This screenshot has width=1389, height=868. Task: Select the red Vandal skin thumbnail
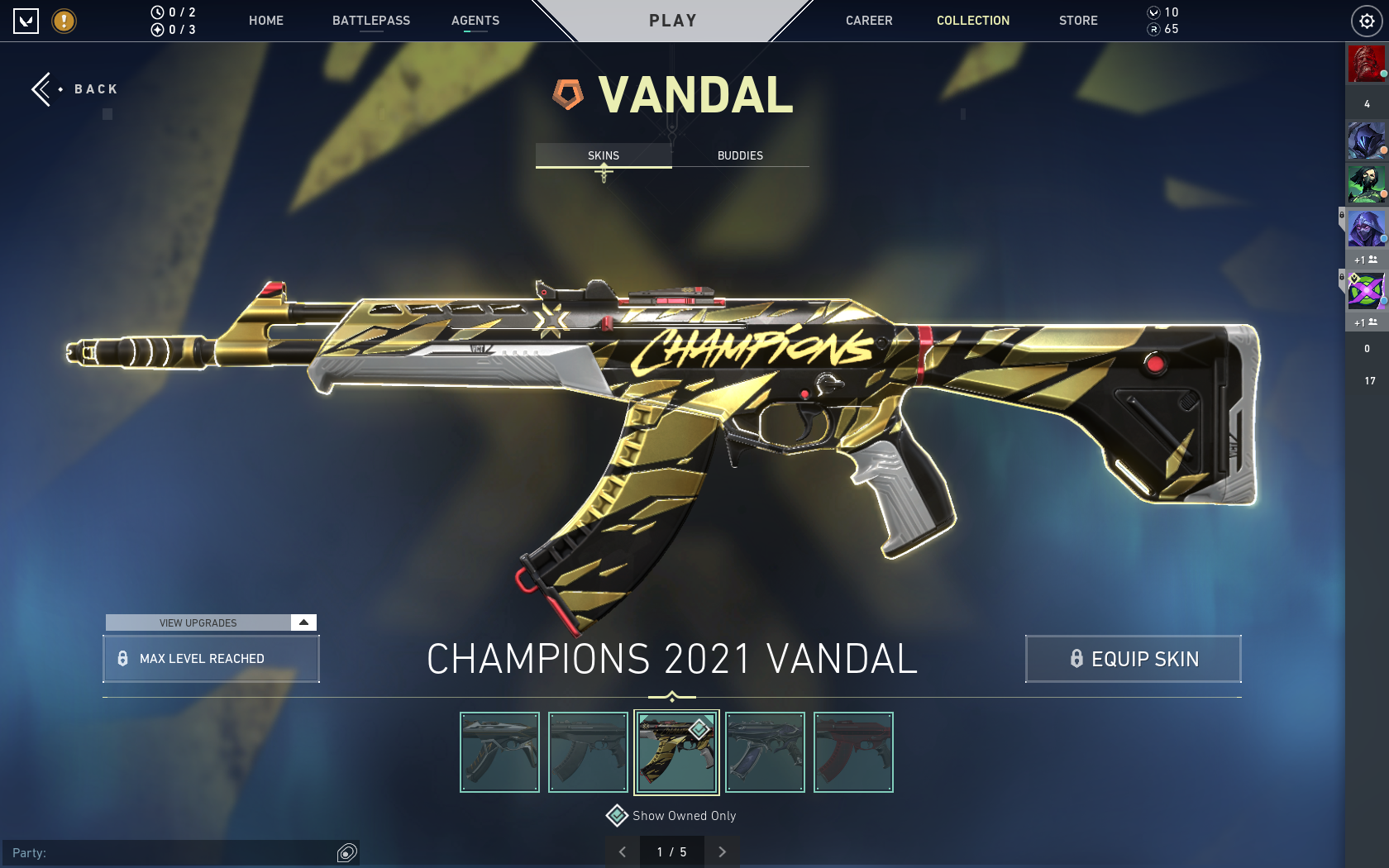click(x=852, y=751)
